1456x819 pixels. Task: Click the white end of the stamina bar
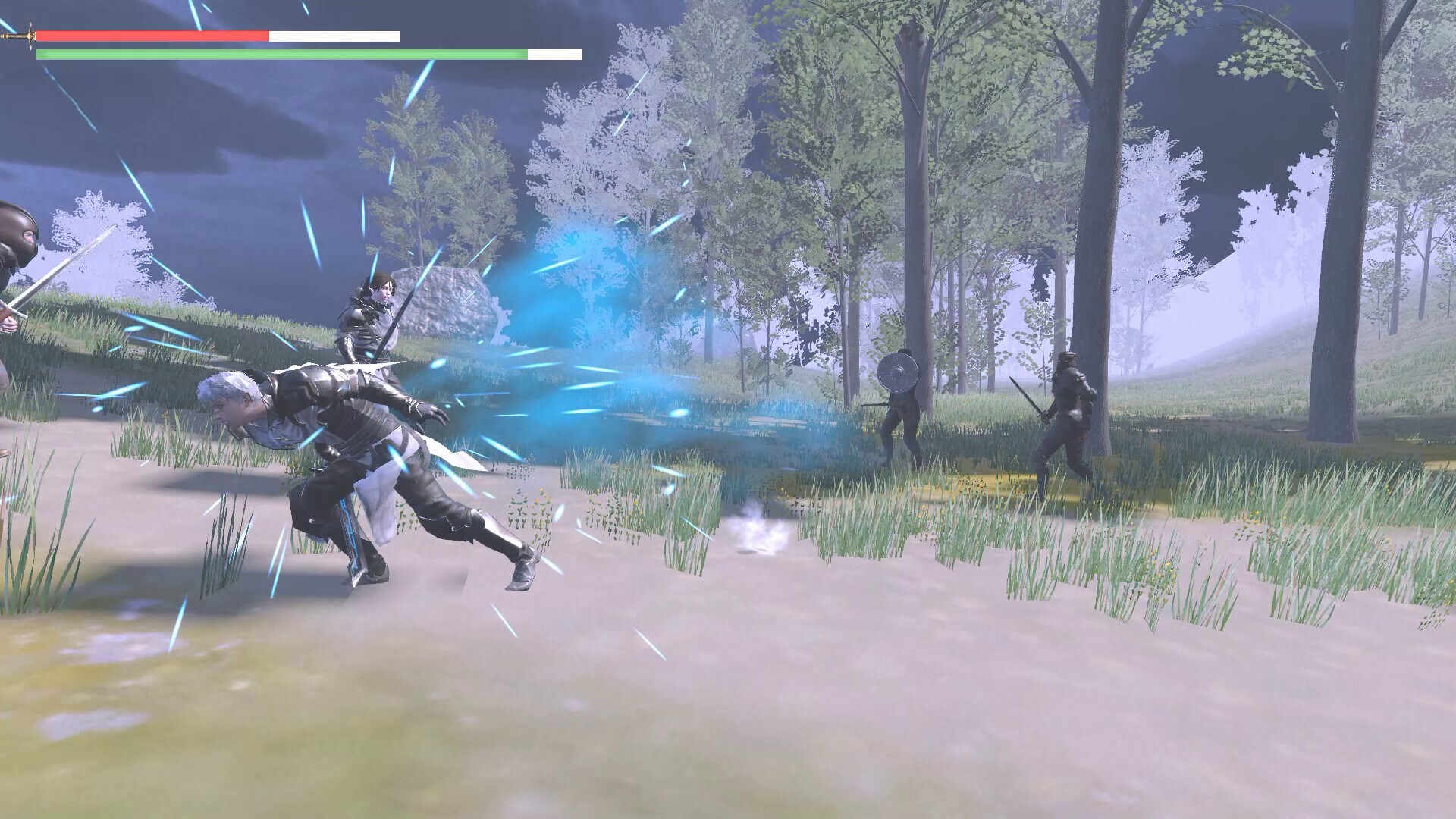pos(555,55)
